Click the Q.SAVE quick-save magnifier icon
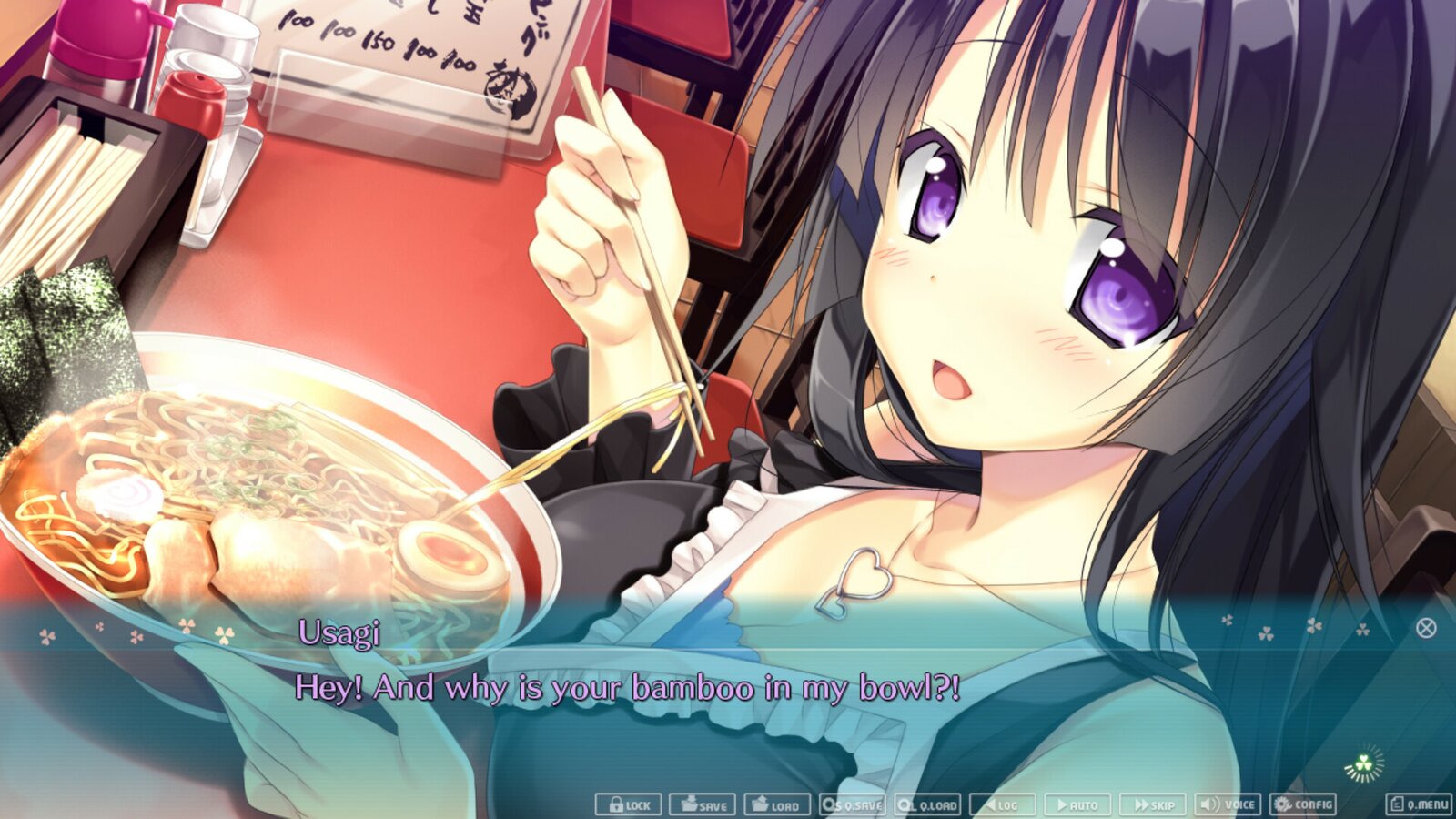Viewport: 1456px width, 819px height. pos(830,805)
